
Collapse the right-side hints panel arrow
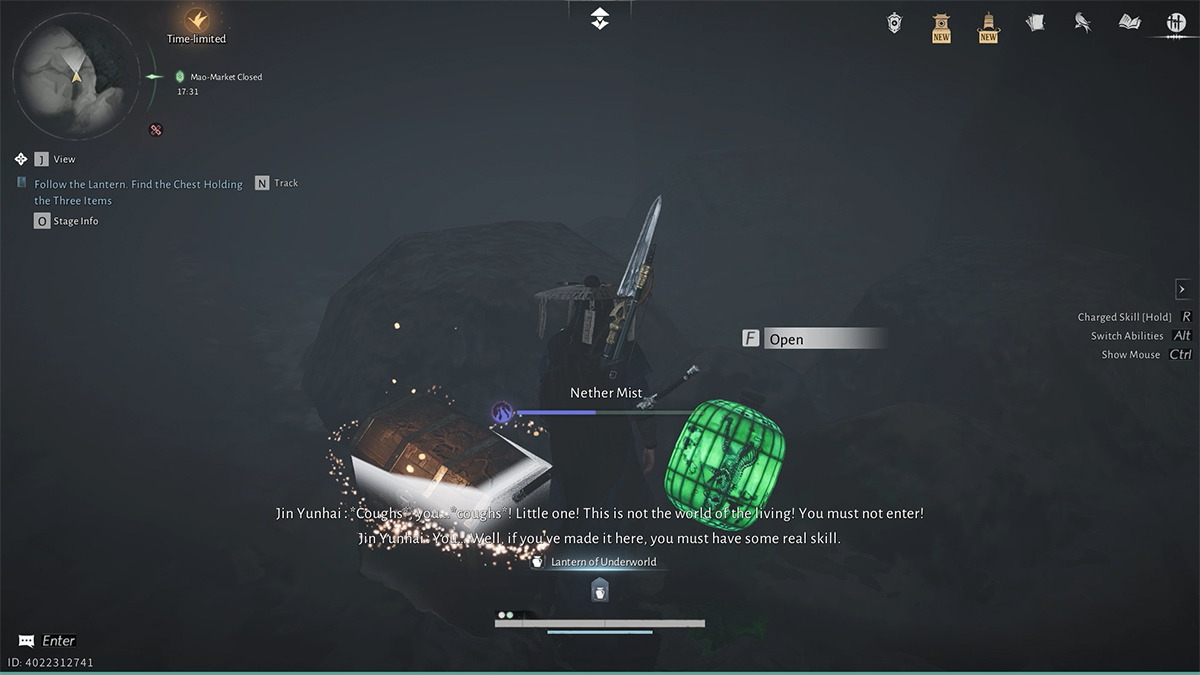tap(1182, 289)
